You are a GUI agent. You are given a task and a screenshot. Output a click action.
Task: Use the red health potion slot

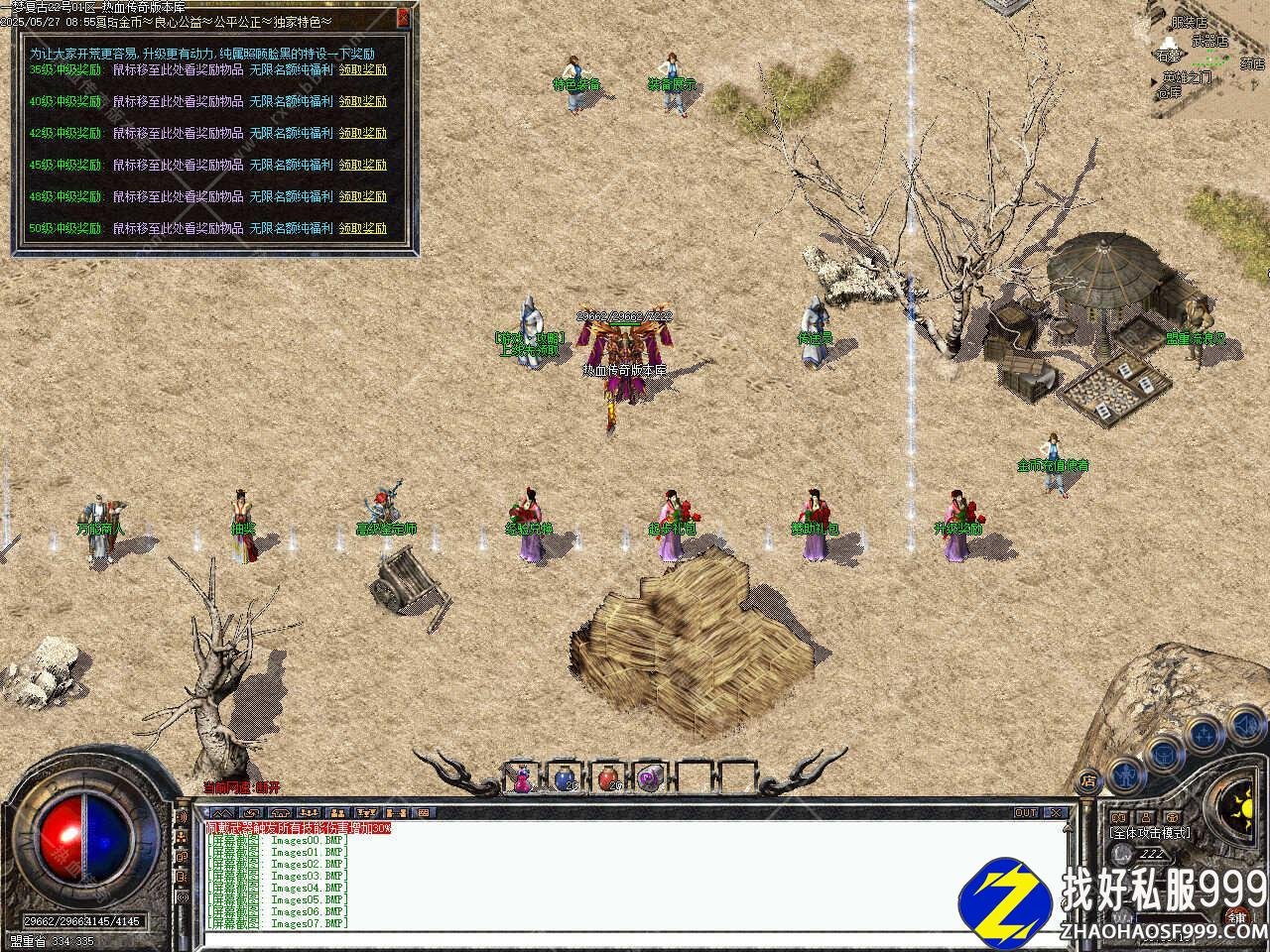608,778
